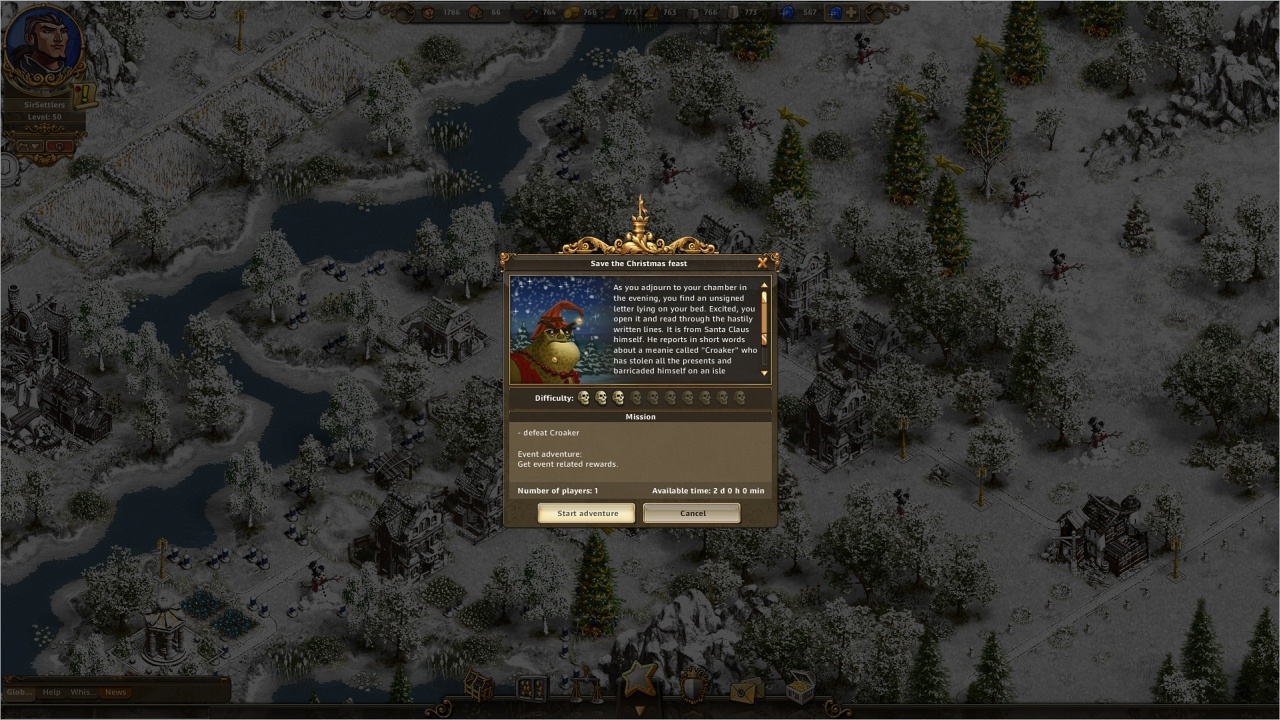Open the guild shield icon
Viewport: 1280px width, 720px height.
point(693,686)
